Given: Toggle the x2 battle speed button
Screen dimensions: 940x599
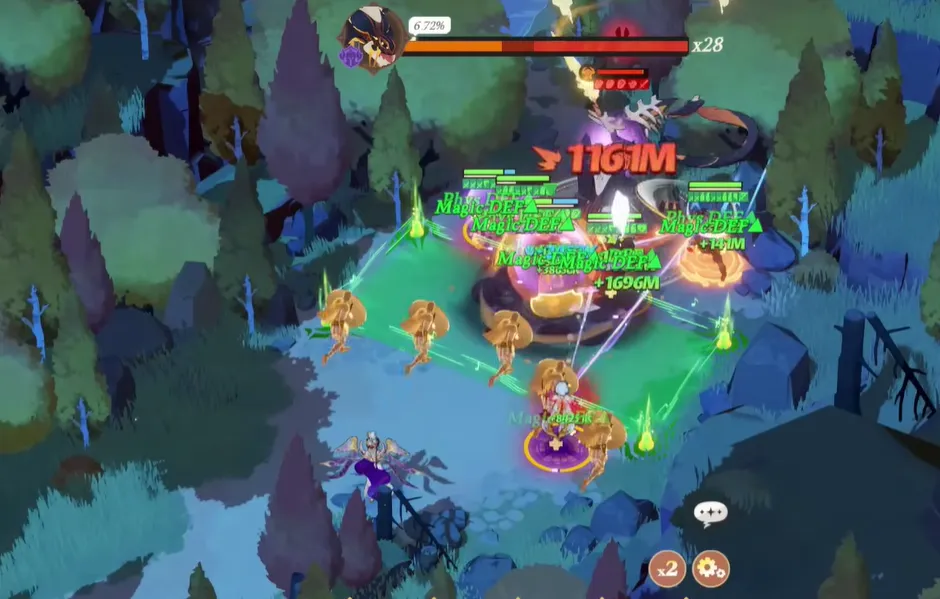Looking at the screenshot, I should (x=667, y=568).
